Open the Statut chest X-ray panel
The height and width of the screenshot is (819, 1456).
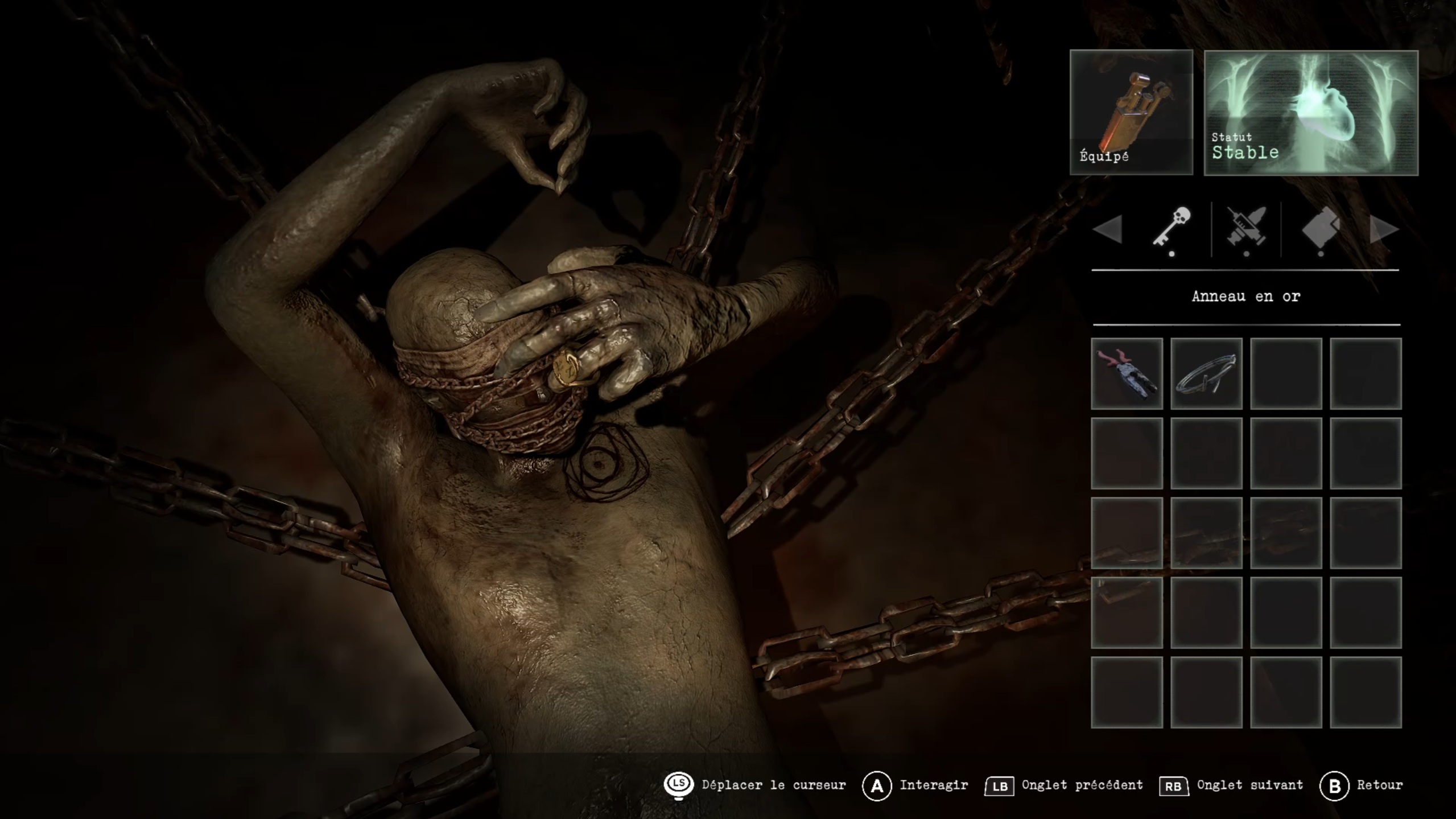[x=1311, y=113]
